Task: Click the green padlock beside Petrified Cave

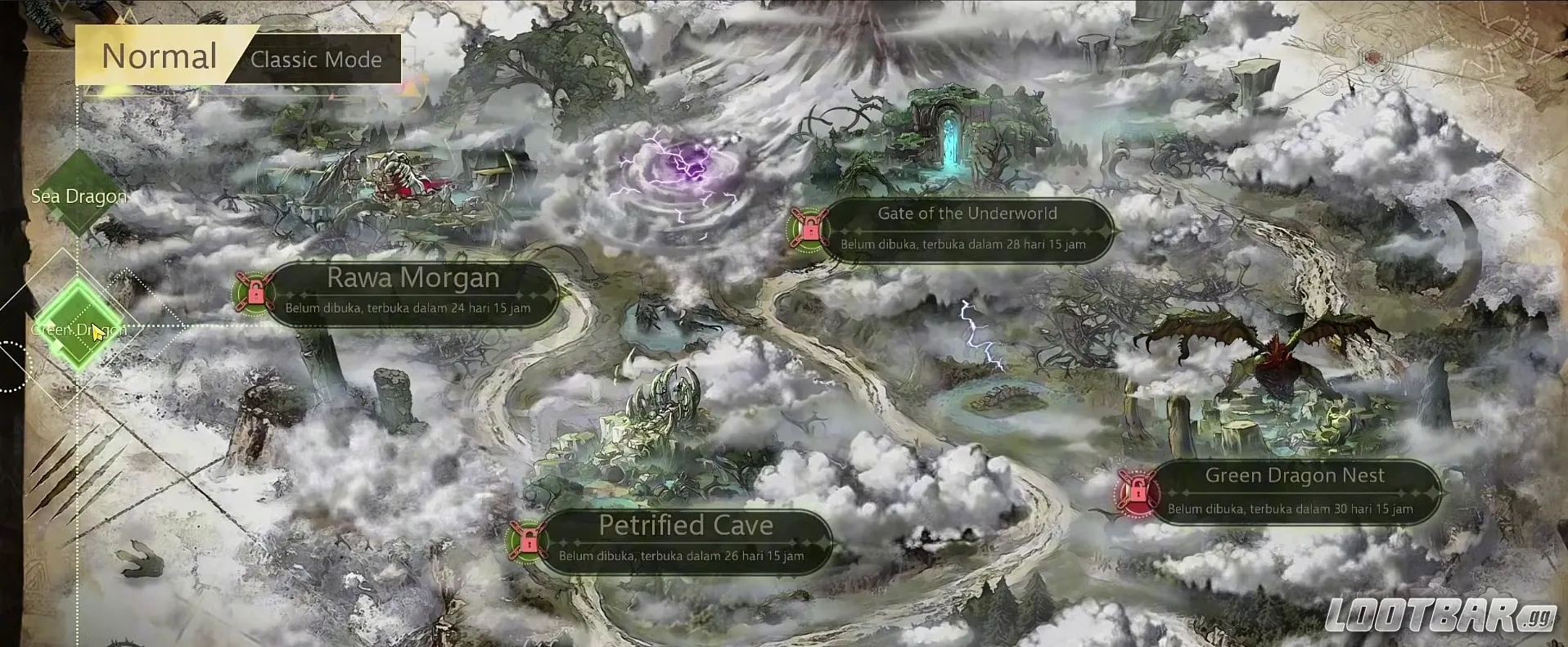Action: pos(529,541)
